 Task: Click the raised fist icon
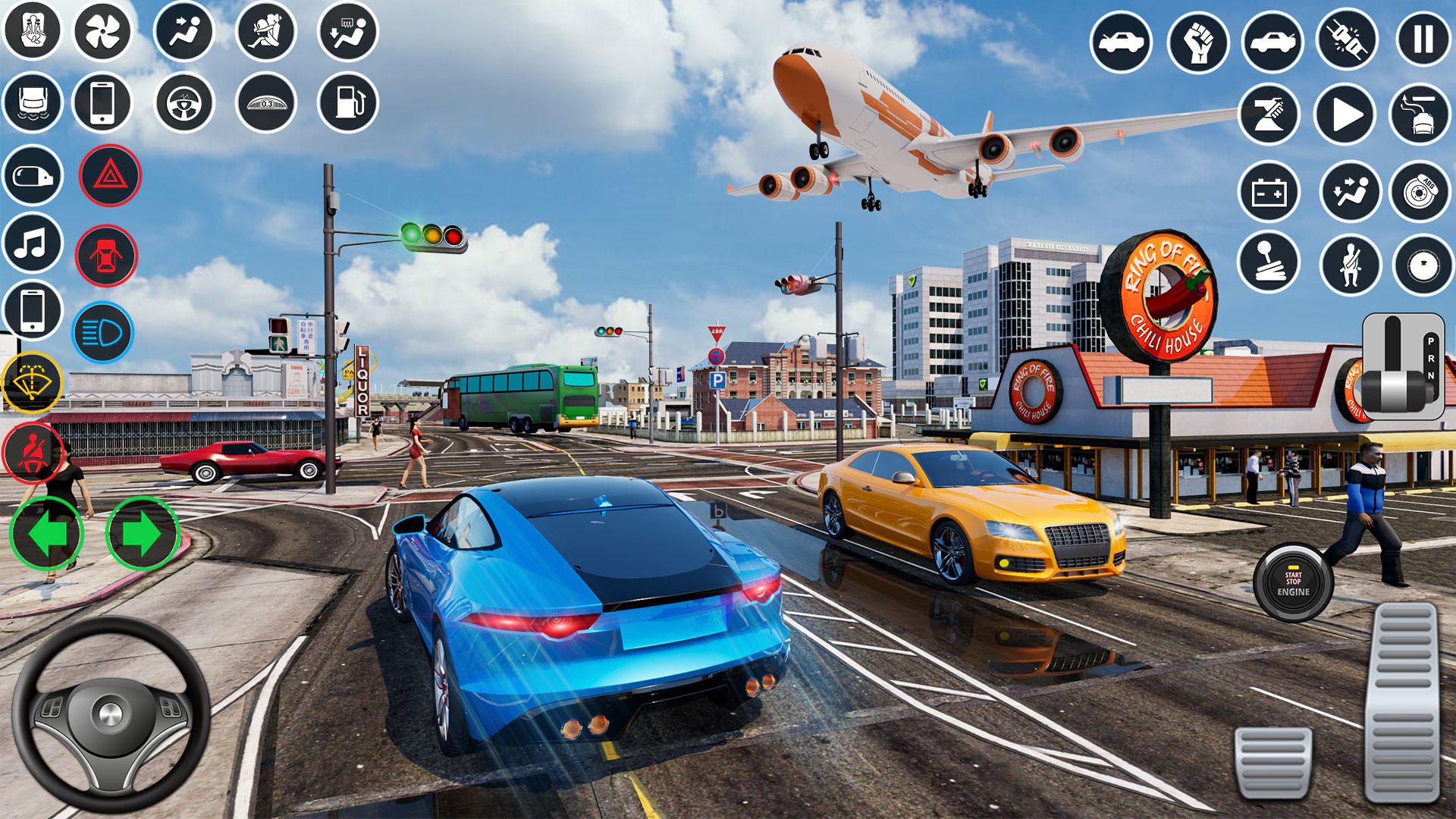coord(1197,42)
